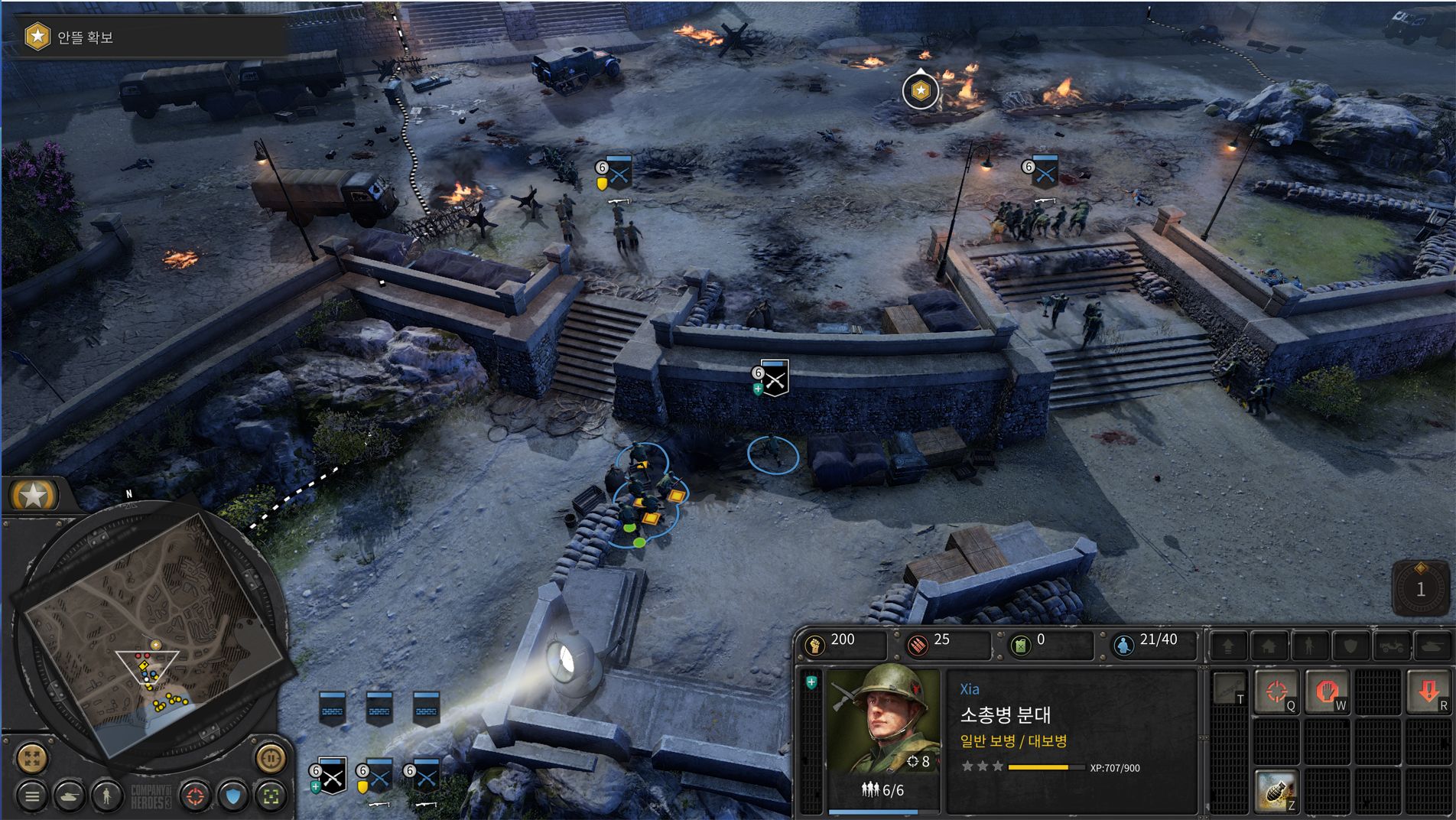Toggle the tactical pause button
The width and height of the screenshot is (1456, 820).
[x=270, y=758]
